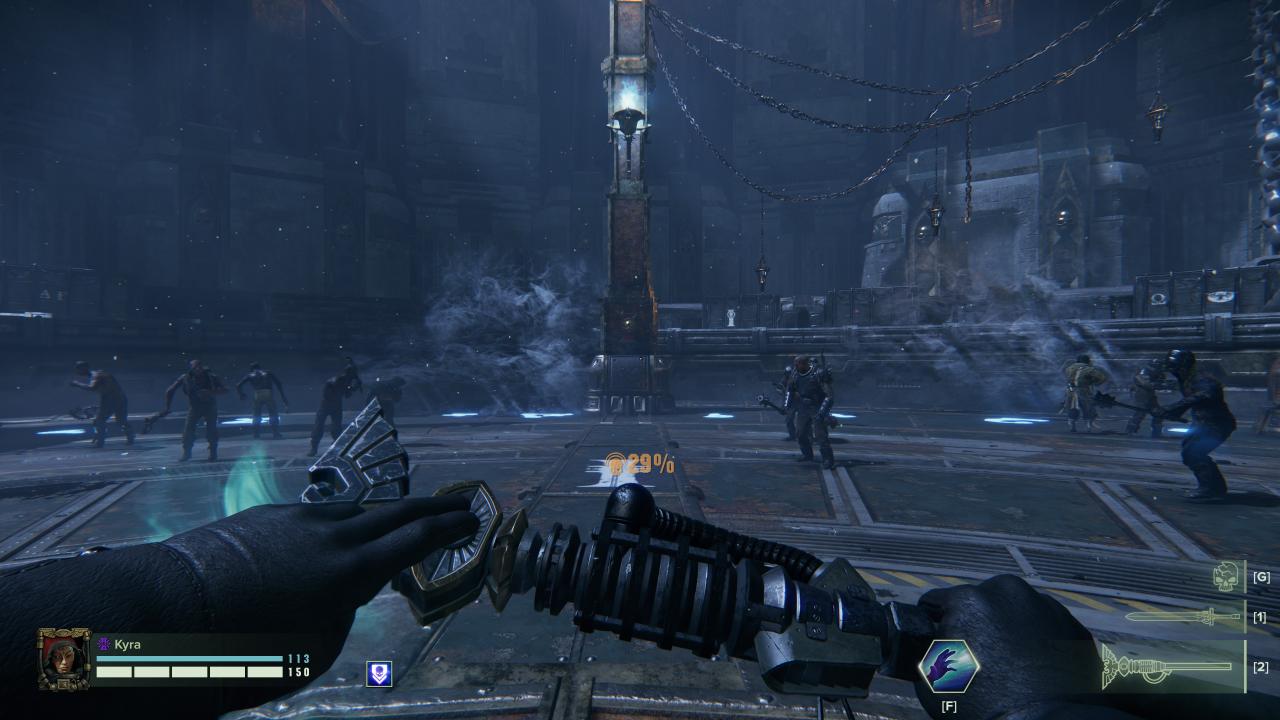The width and height of the screenshot is (1280, 720).
Task: Select the sword weapon slot
Action: tap(1182, 616)
